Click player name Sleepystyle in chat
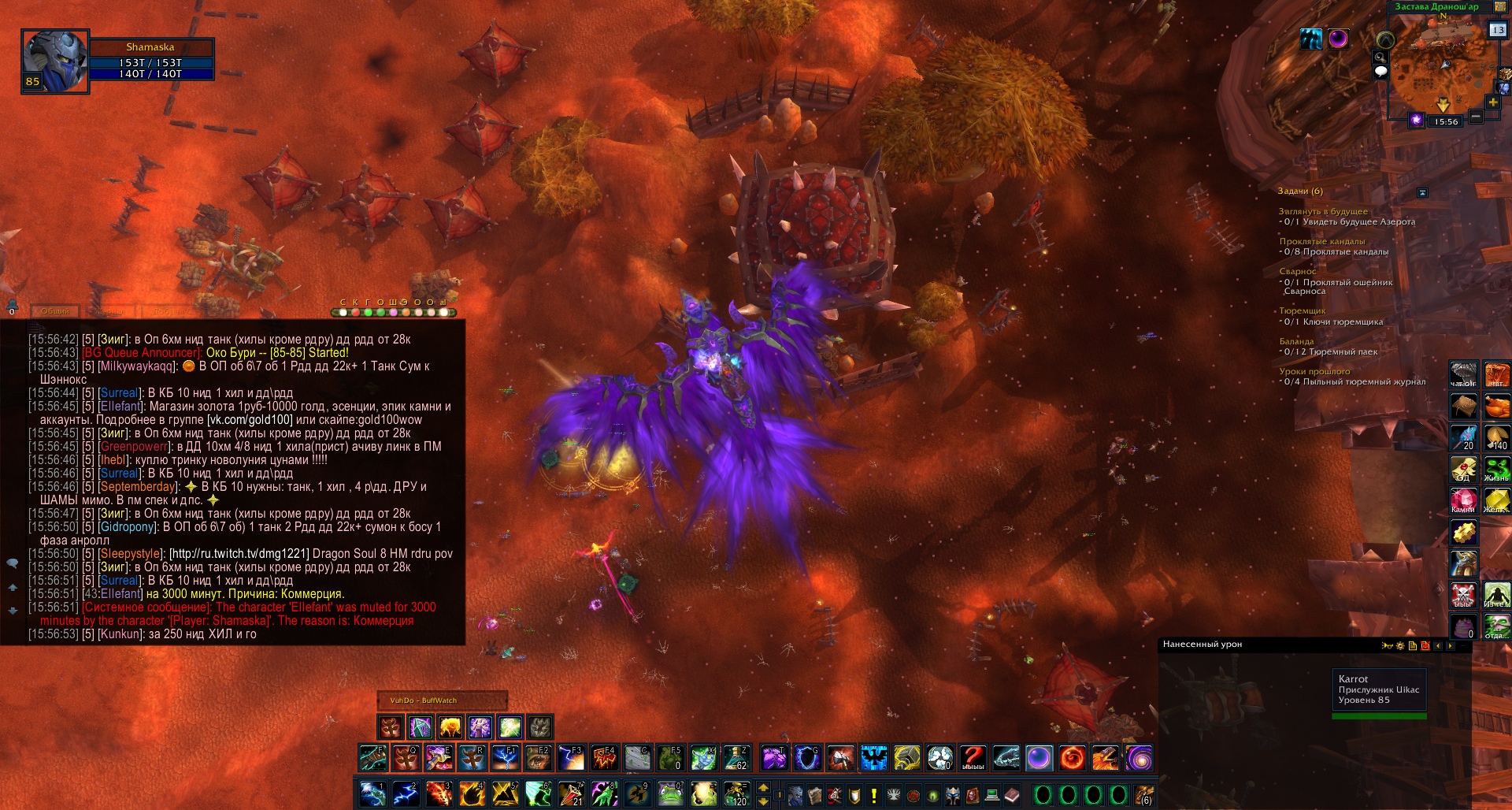This screenshot has height=810, width=1512. (129, 554)
